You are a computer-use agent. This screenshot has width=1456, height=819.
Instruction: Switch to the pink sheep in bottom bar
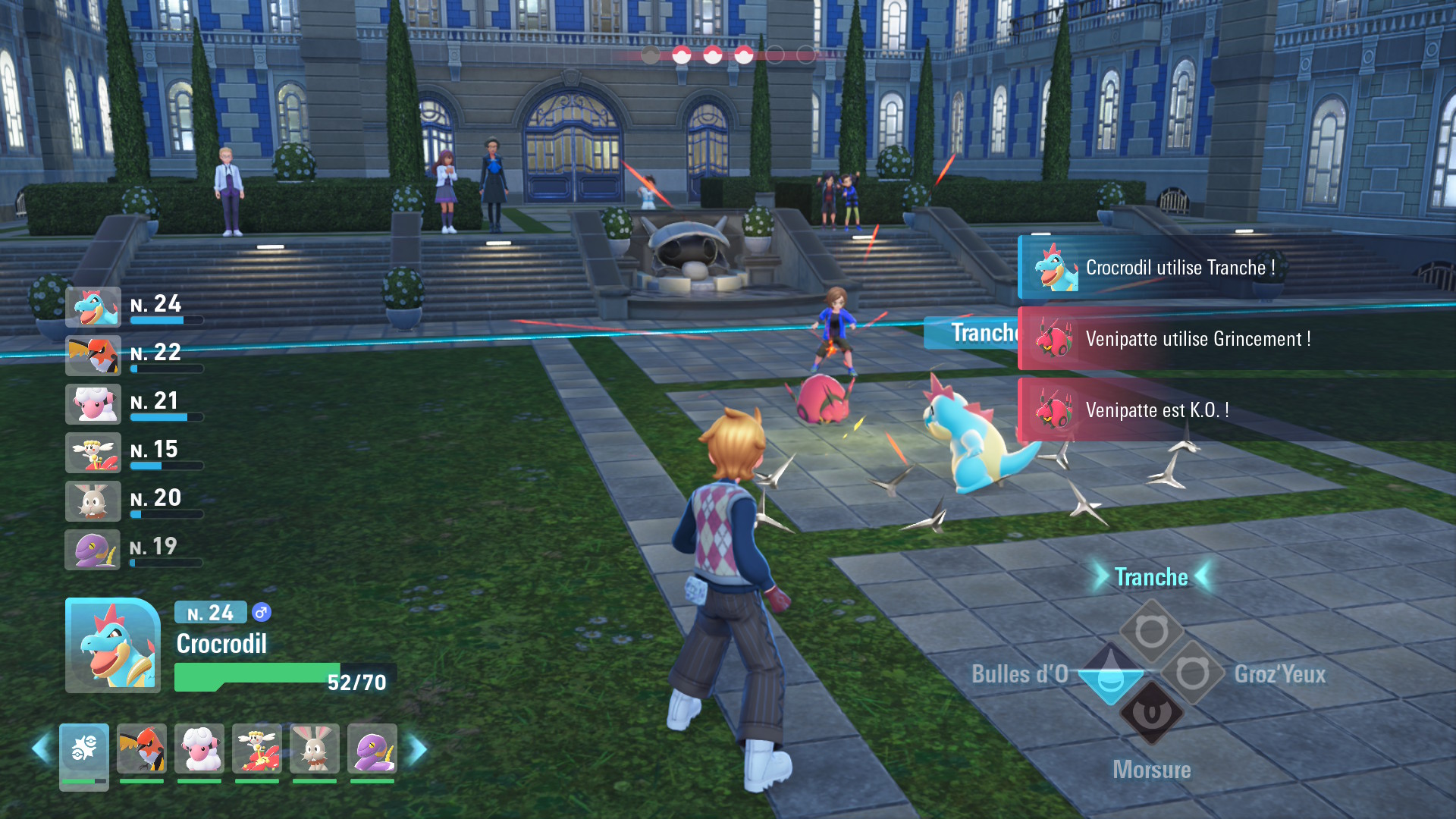[199, 750]
